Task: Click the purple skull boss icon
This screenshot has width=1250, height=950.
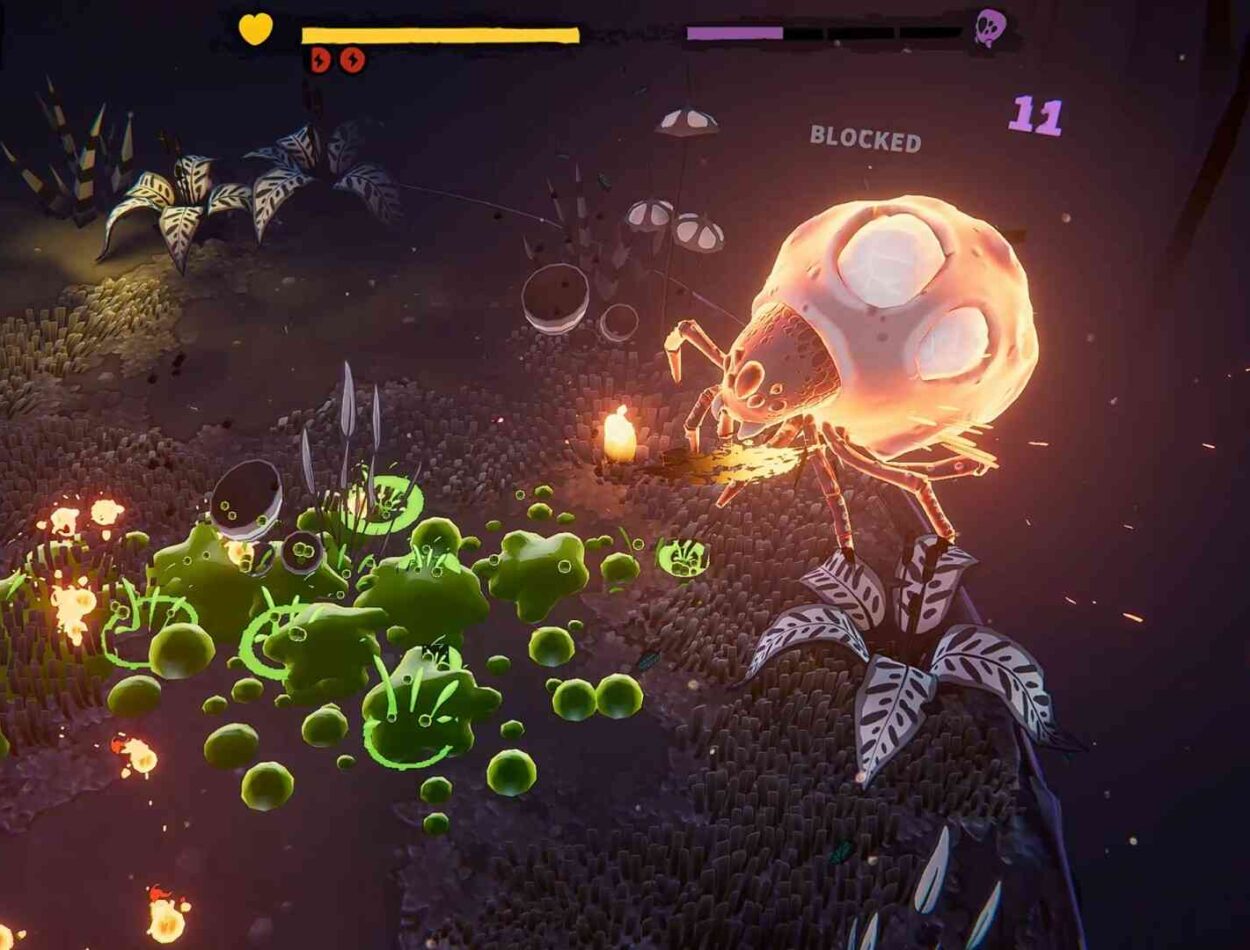Action: point(989,27)
